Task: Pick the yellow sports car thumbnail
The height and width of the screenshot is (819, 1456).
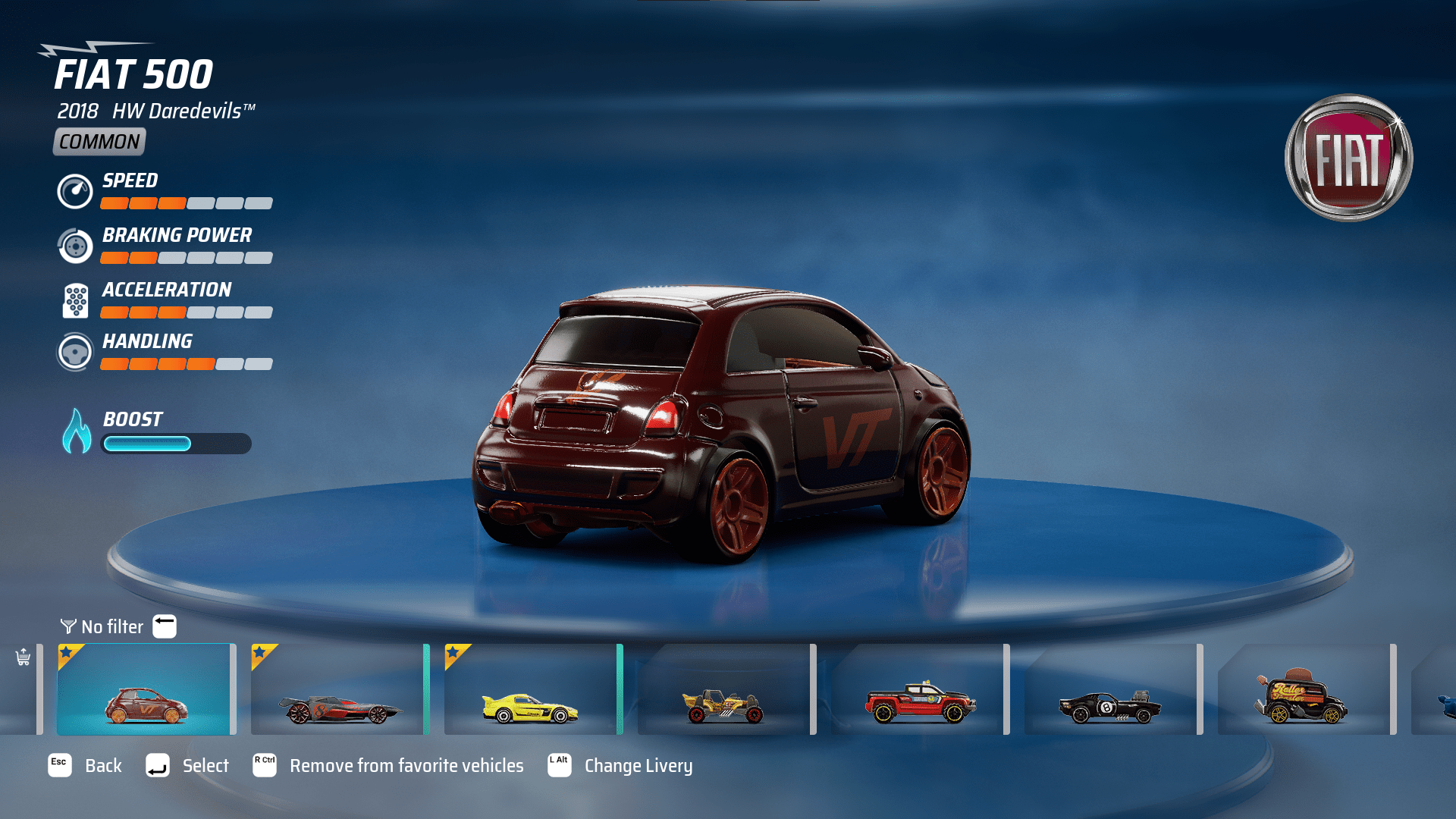Action: coord(532,689)
